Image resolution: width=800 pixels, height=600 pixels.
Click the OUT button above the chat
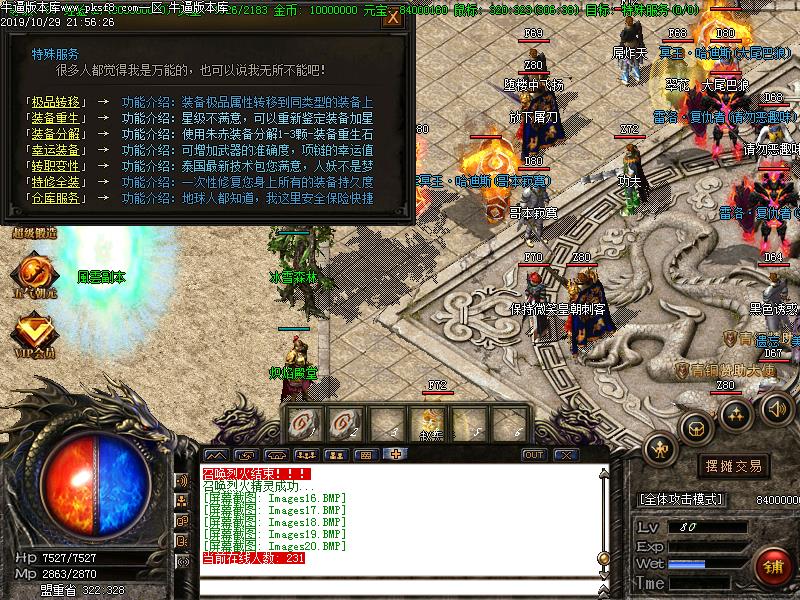[534, 455]
